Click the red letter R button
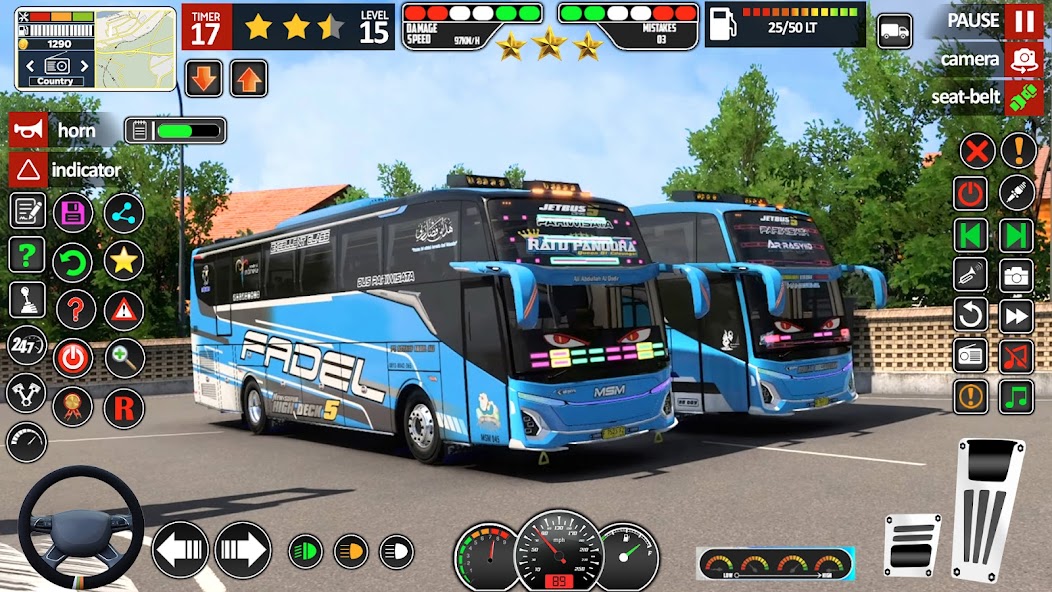 [x=124, y=407]
